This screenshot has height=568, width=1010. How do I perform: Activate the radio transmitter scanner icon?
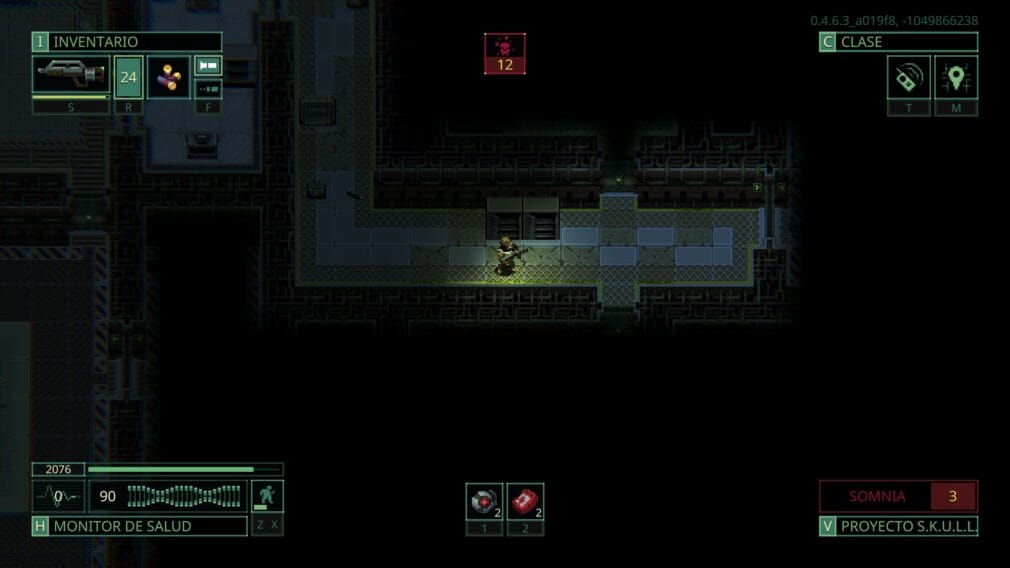pos(908,77)
